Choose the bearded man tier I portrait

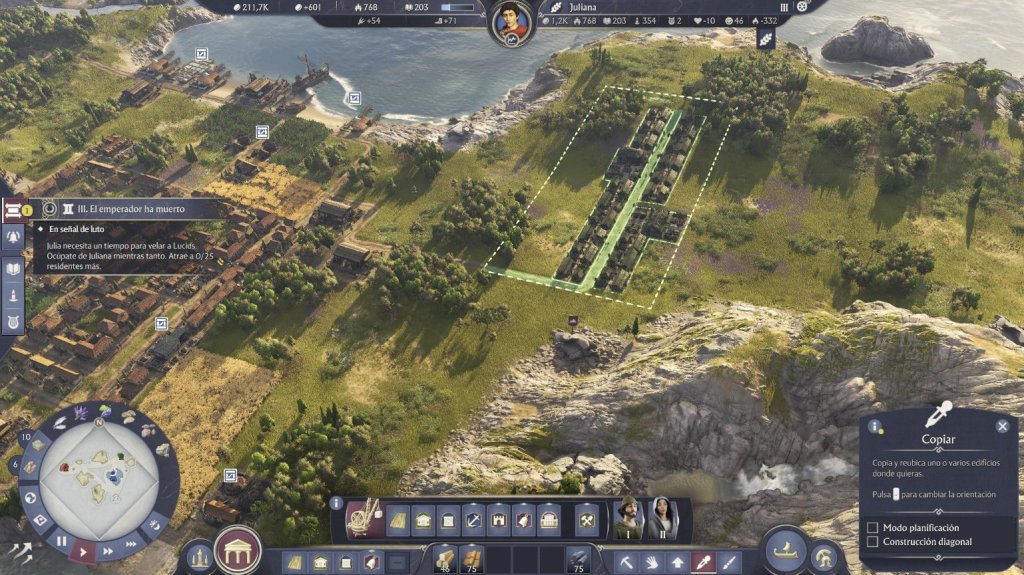628,518
